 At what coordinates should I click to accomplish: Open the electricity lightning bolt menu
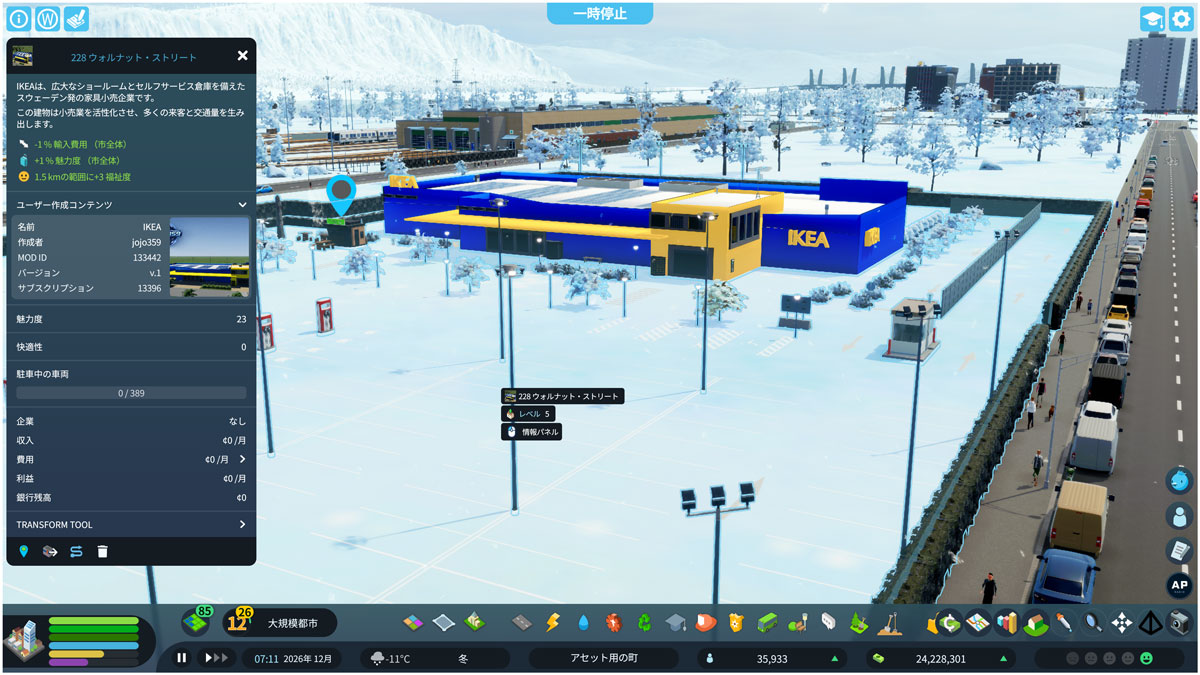coord(552,622)
